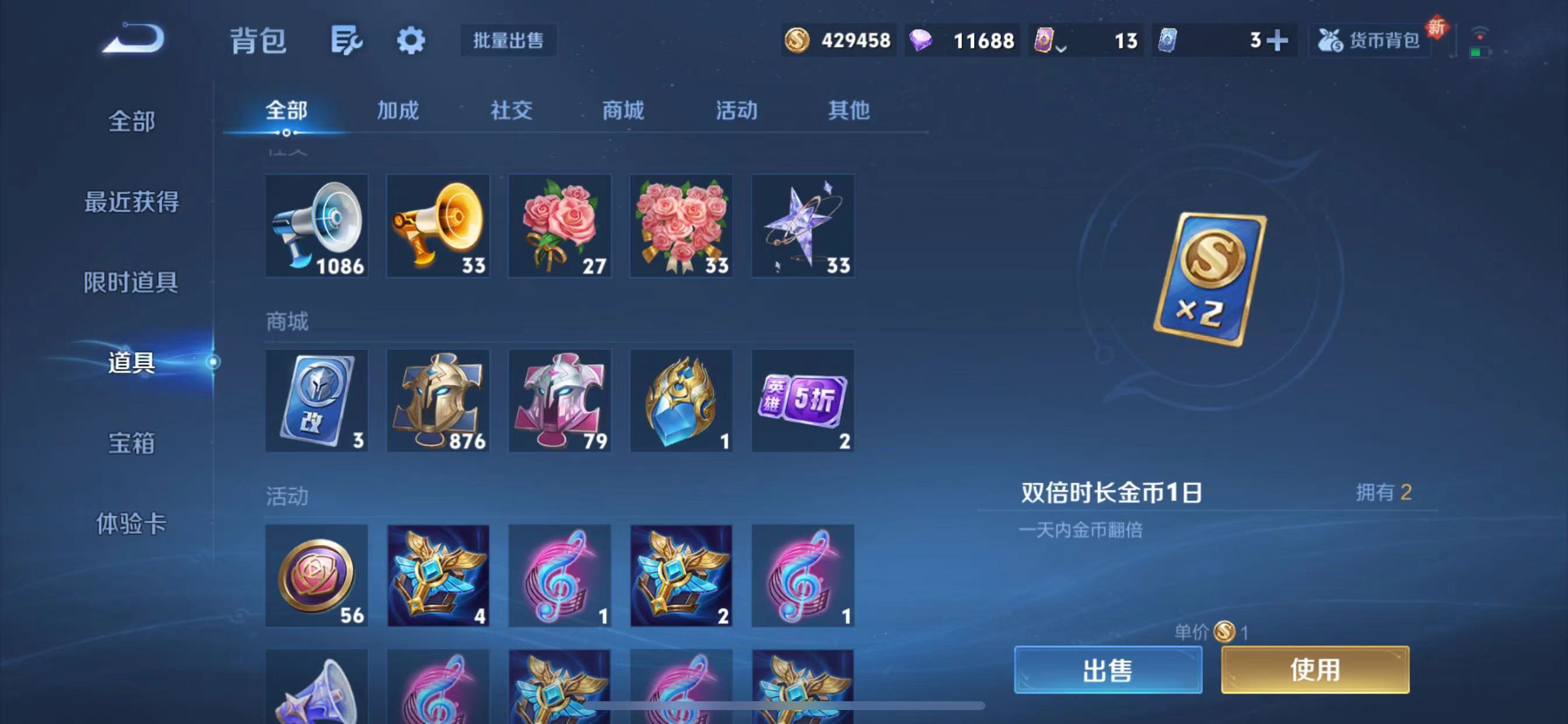This screenshot has width=1568, height=724.
Task: Select the 英雄5折 hero discount coupon
Action: click(x=802, y=400)
